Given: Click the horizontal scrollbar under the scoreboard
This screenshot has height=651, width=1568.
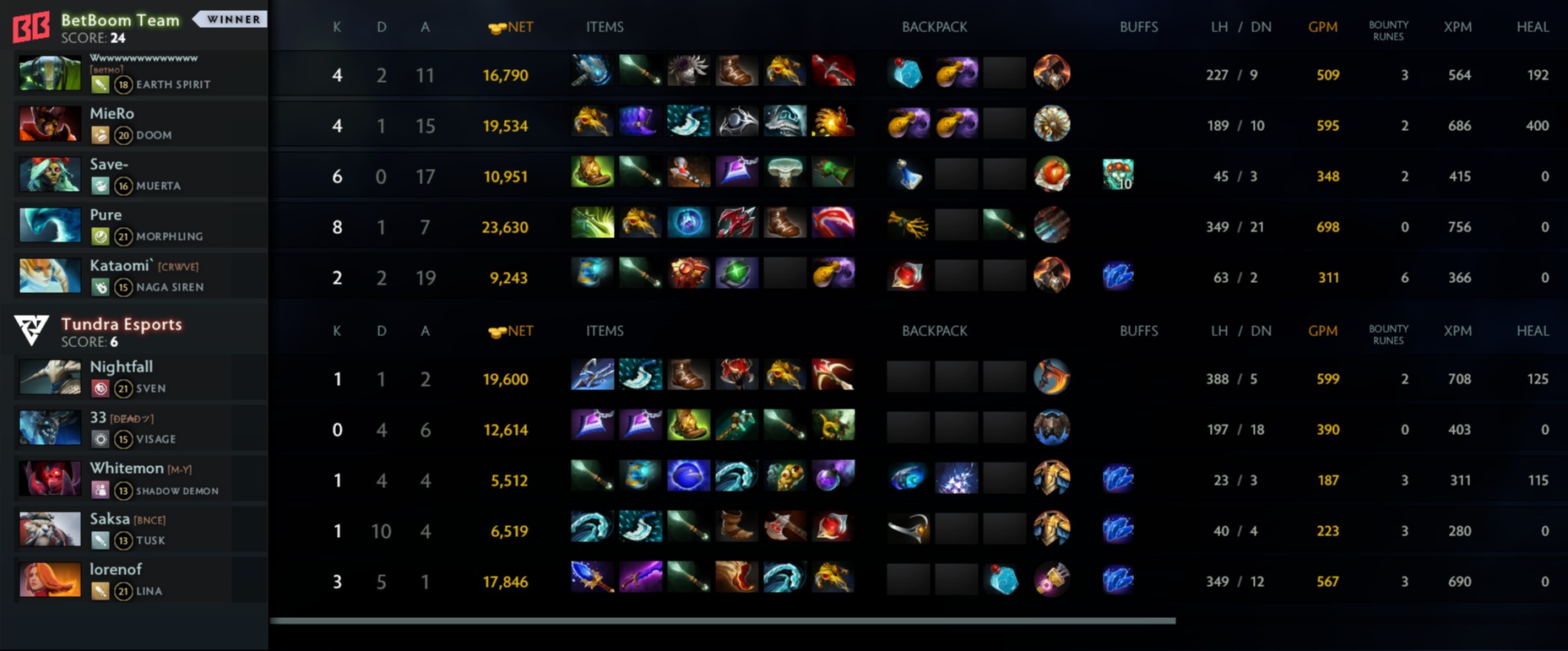Looking at the screenshot, I should point(722,621).
